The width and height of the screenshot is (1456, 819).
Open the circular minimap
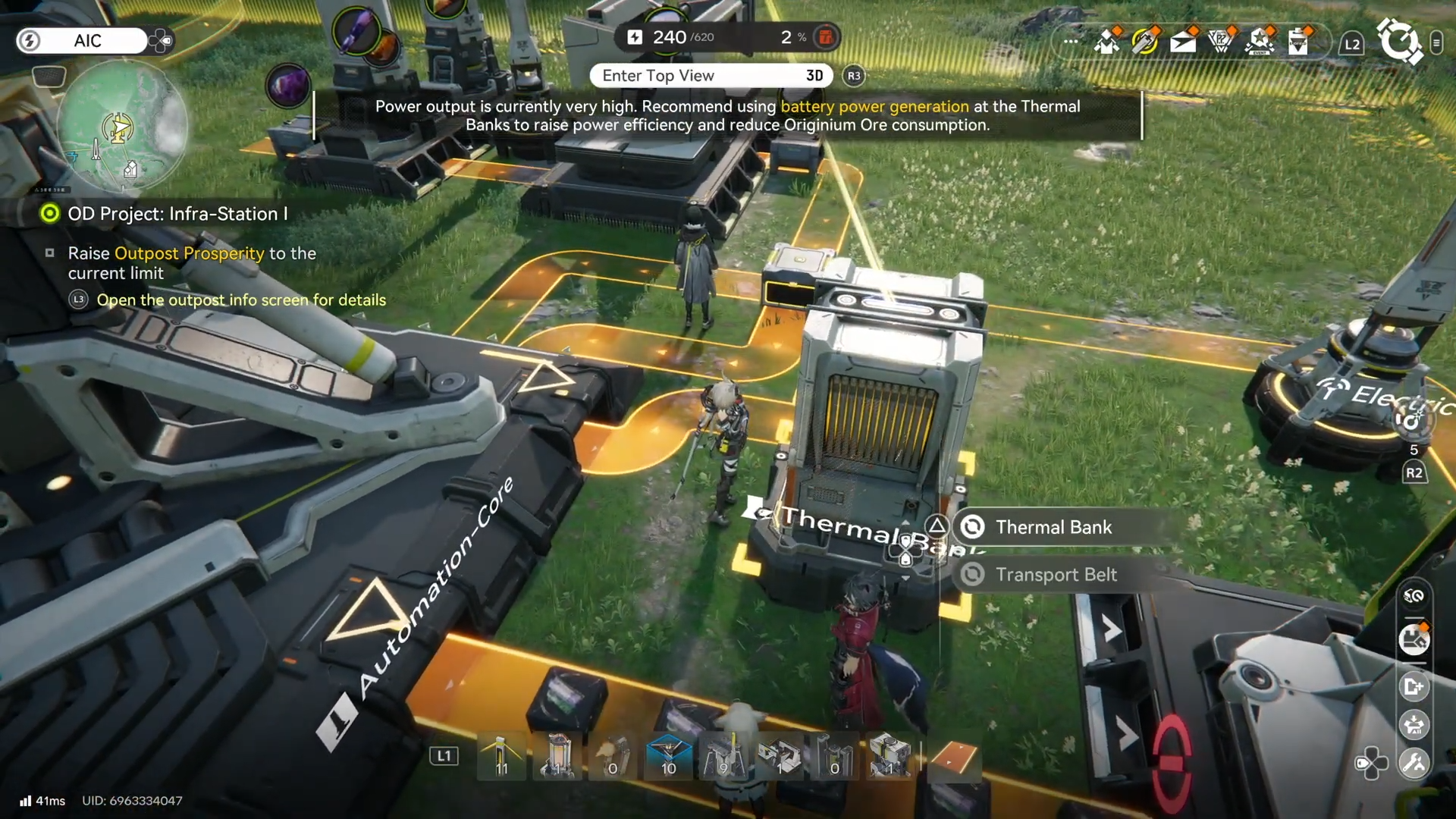point(121,126)
